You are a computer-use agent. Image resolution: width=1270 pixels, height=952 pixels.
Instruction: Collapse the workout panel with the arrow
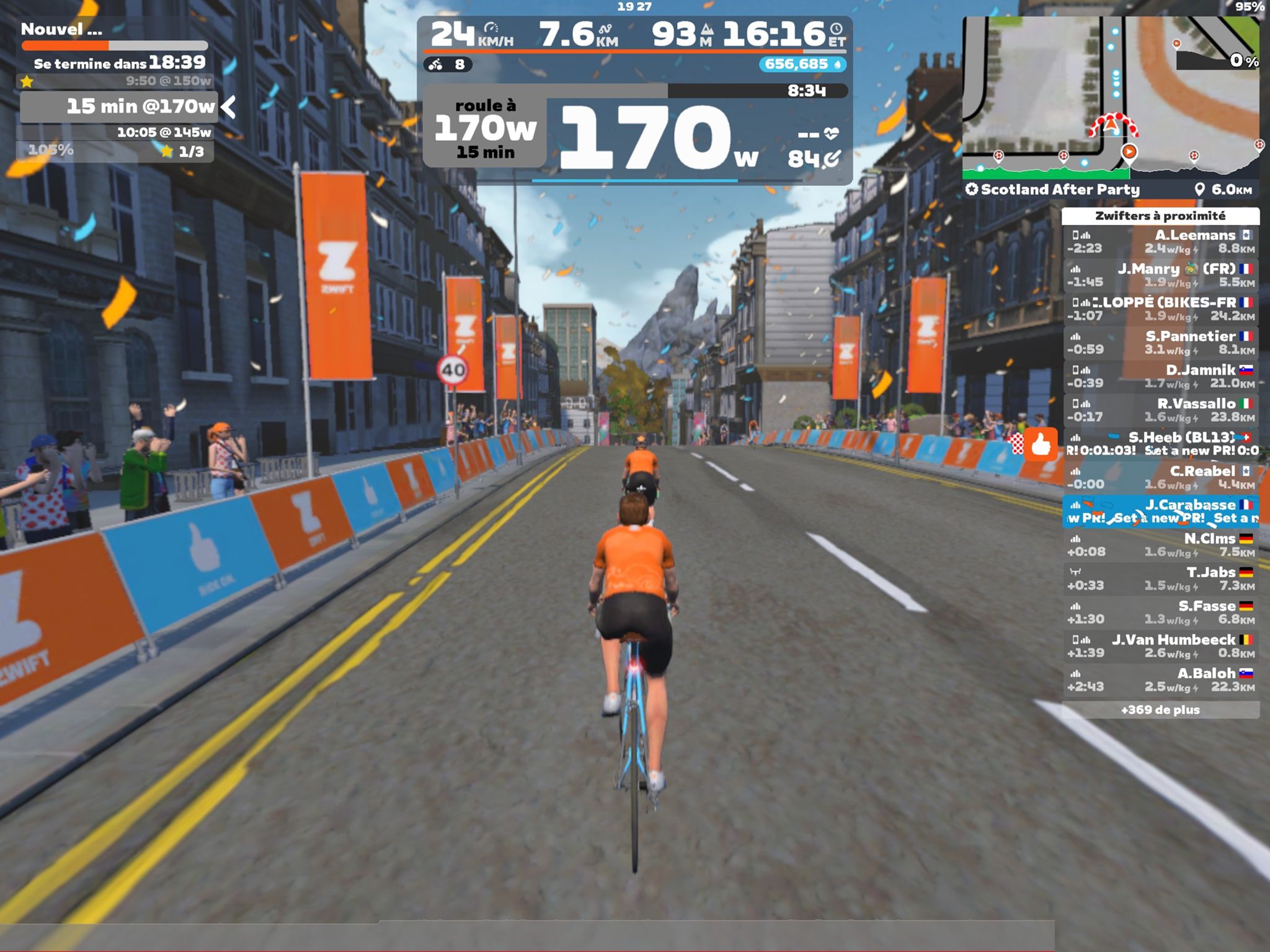(x=229, y=107)
